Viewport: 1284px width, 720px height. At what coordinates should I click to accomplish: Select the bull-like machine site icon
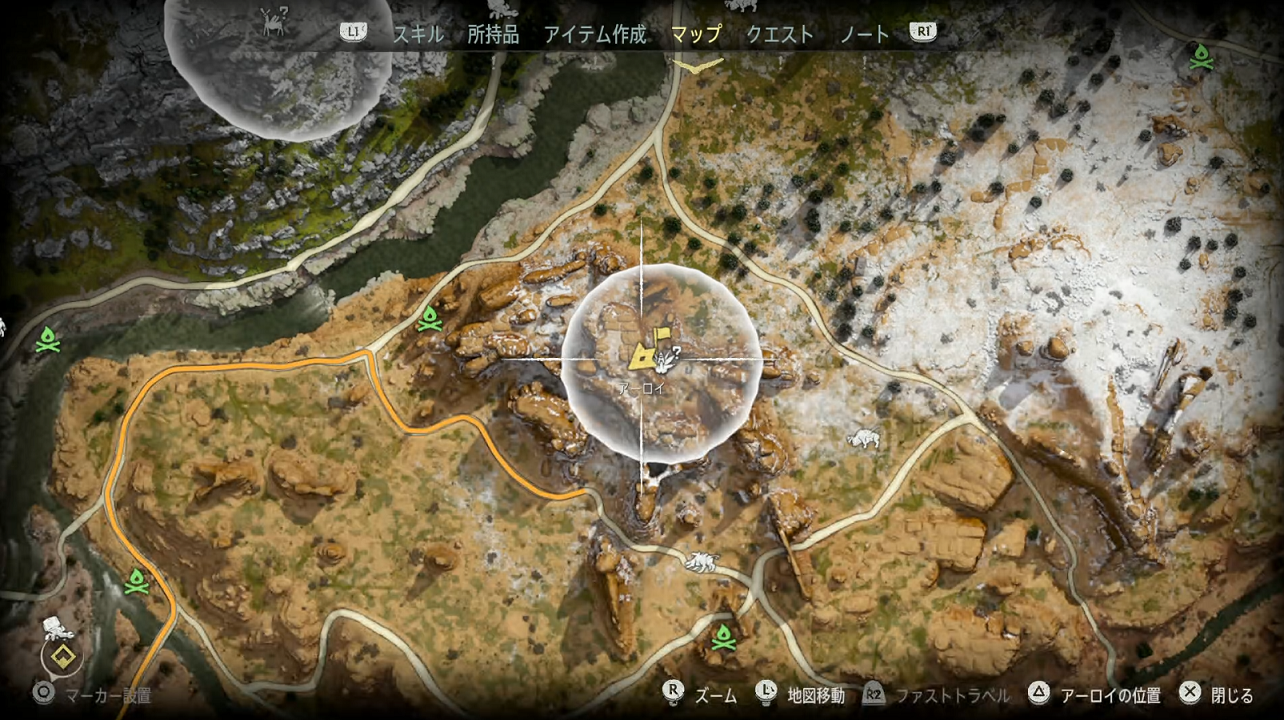pos(862,438)
